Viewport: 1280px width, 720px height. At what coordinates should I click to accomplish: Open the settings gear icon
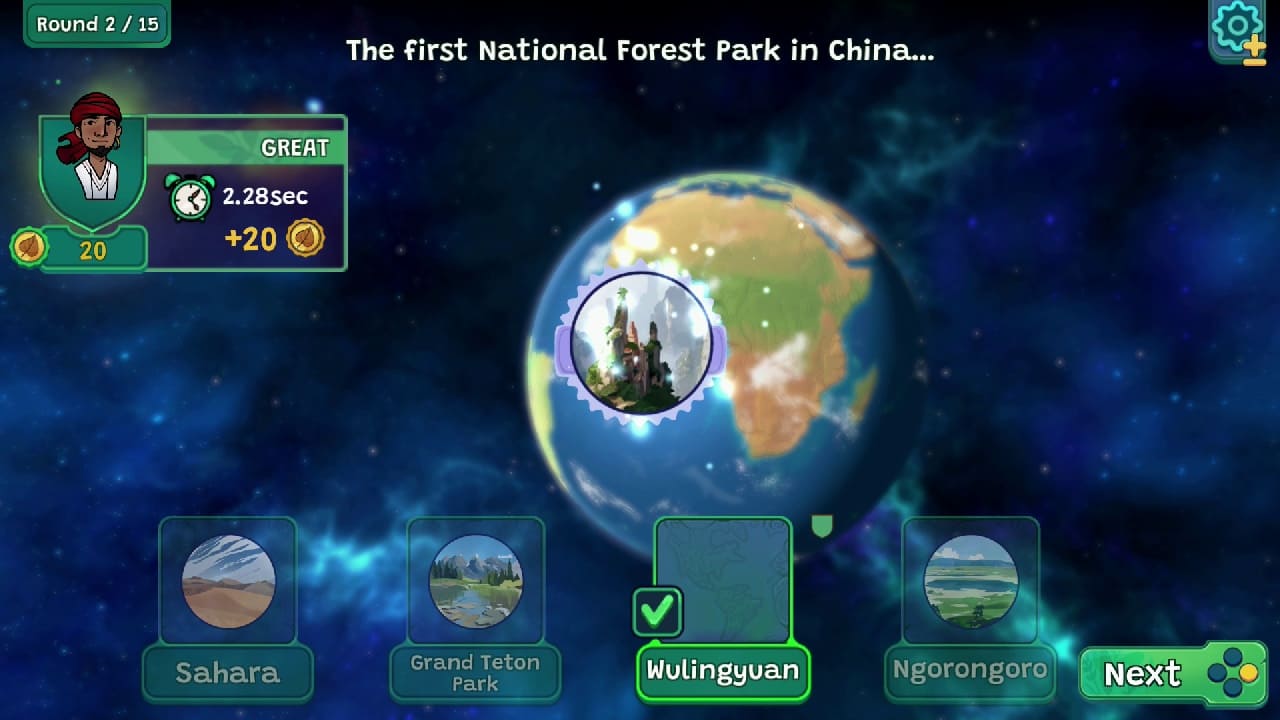pos(1237,26)
